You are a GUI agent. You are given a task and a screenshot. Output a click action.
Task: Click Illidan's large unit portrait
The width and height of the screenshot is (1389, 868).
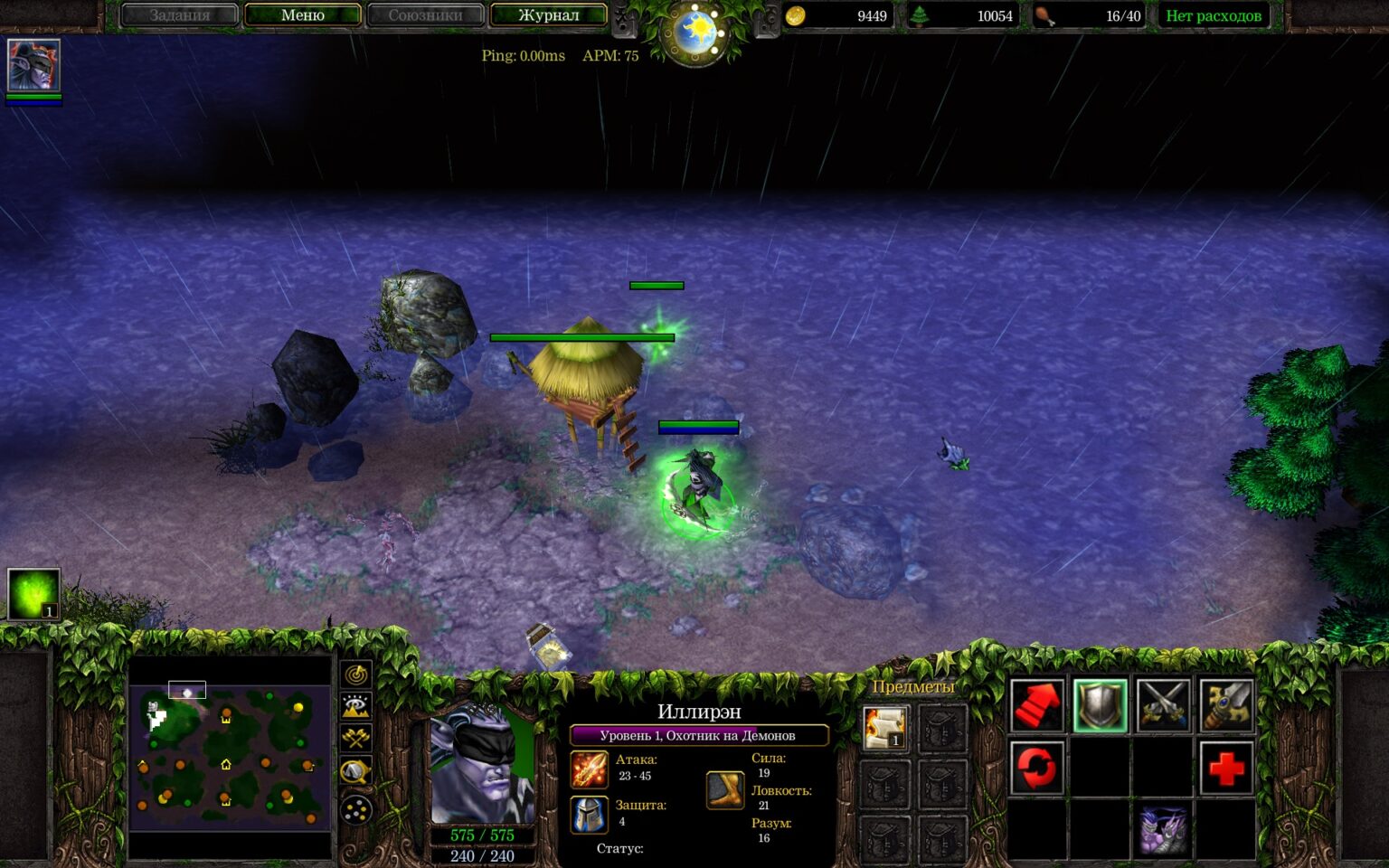coord(482,764)
